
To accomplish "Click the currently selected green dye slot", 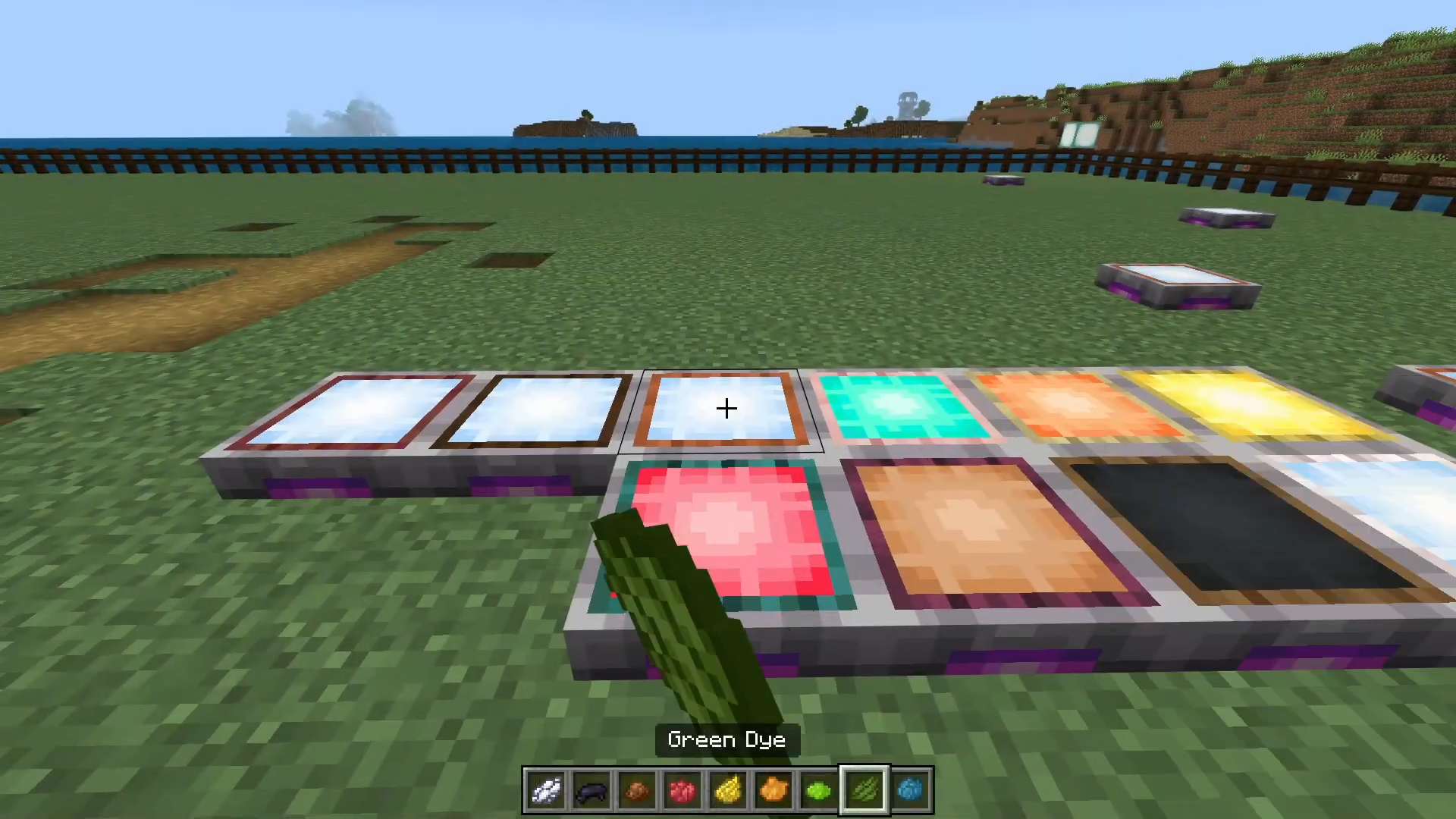I will [864, 791].
